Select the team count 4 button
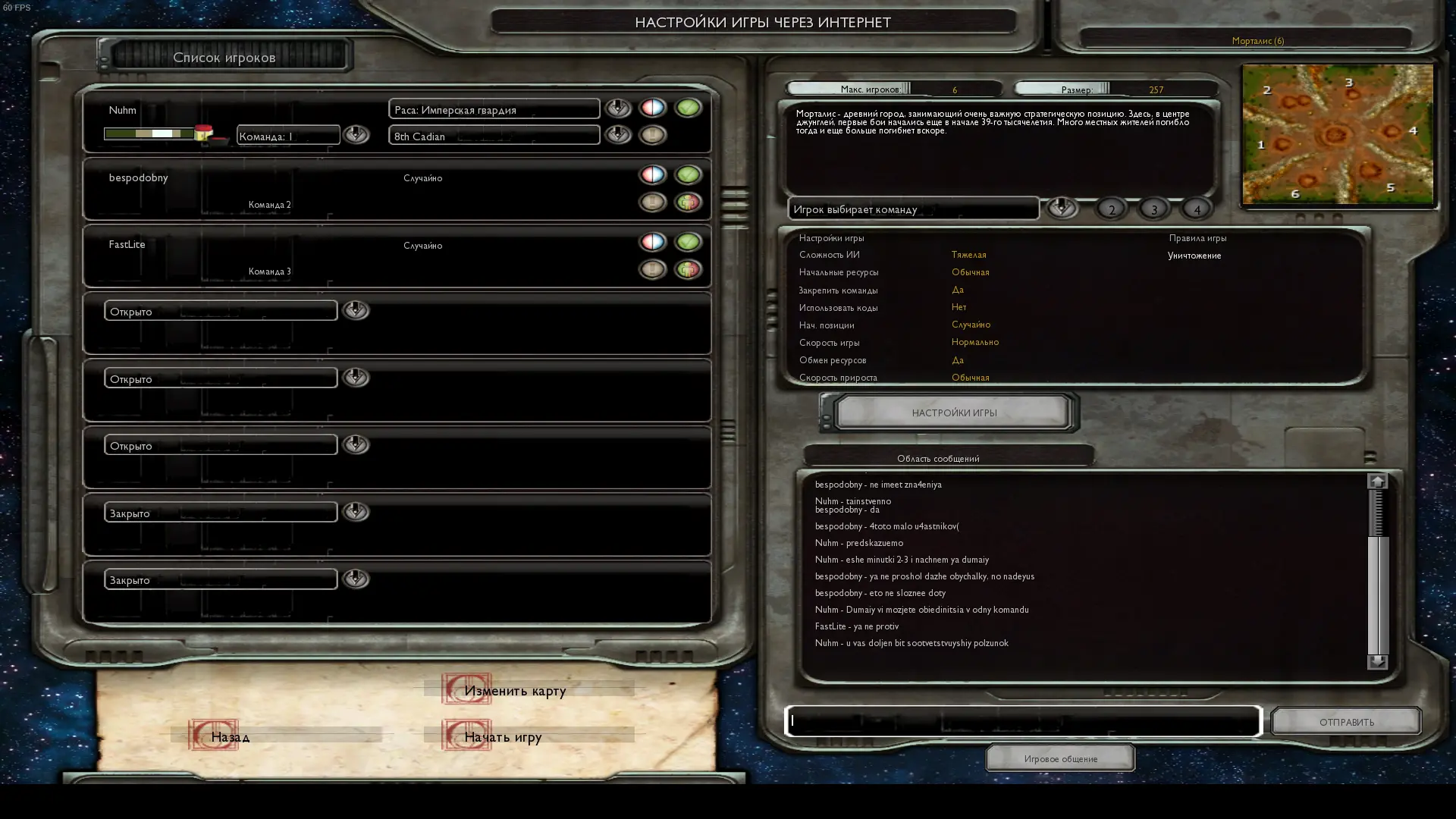The width and height of the screenshot is (1456, 819). [x=1197, y=209]
